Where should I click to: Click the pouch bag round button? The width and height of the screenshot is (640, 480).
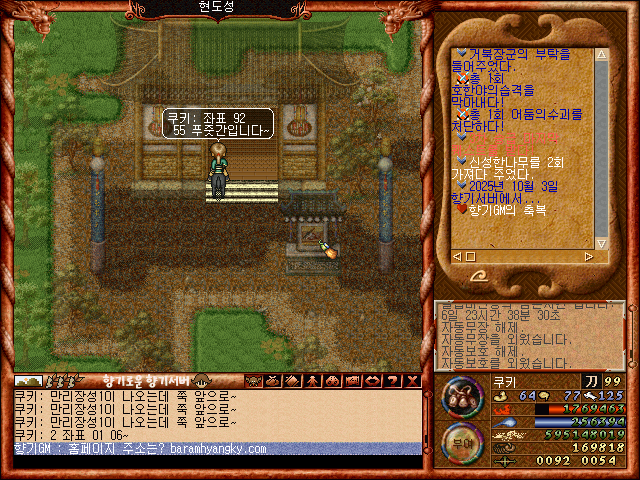462,396
